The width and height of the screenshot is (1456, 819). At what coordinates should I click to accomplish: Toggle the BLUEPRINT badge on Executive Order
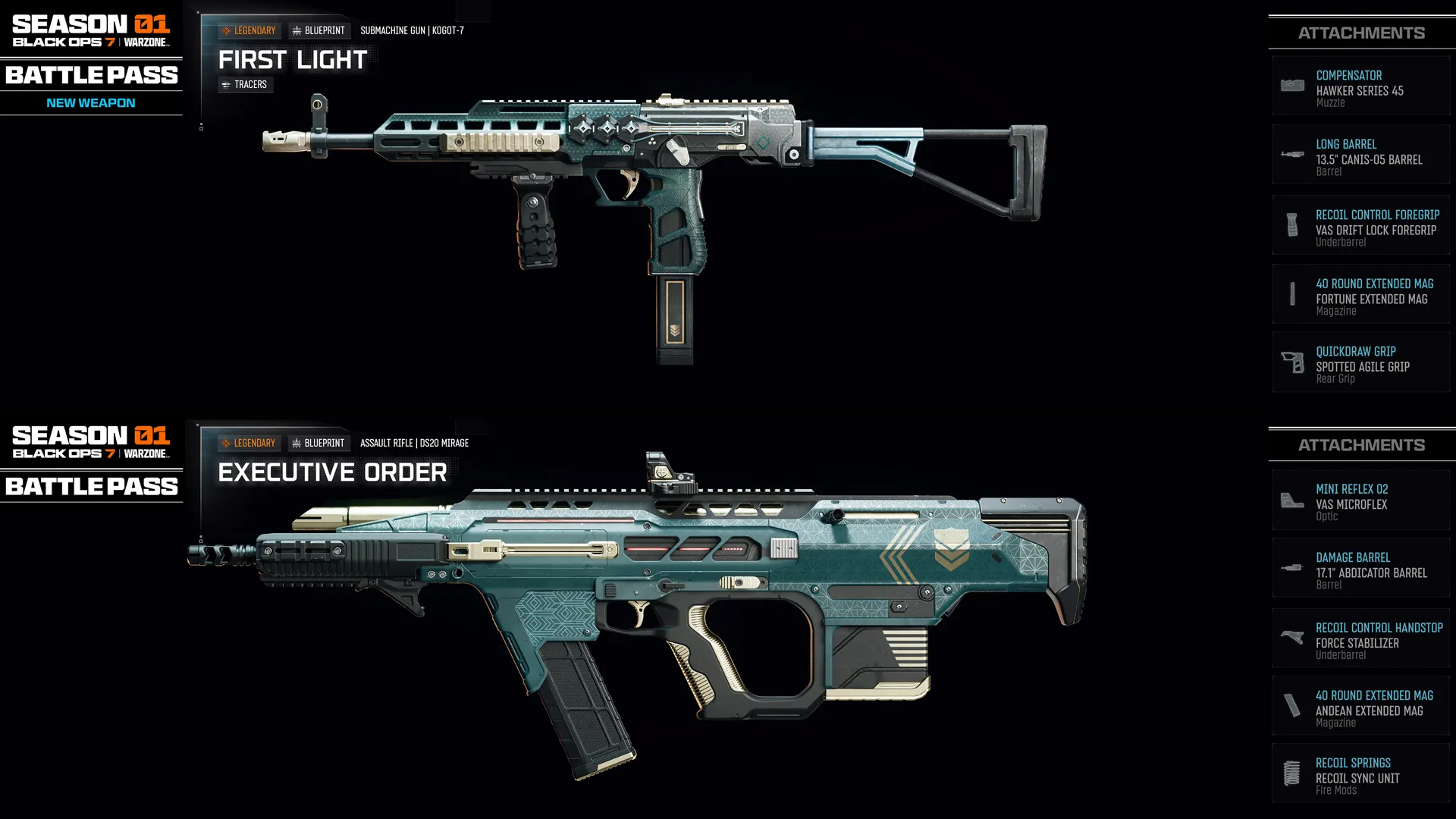317,443
